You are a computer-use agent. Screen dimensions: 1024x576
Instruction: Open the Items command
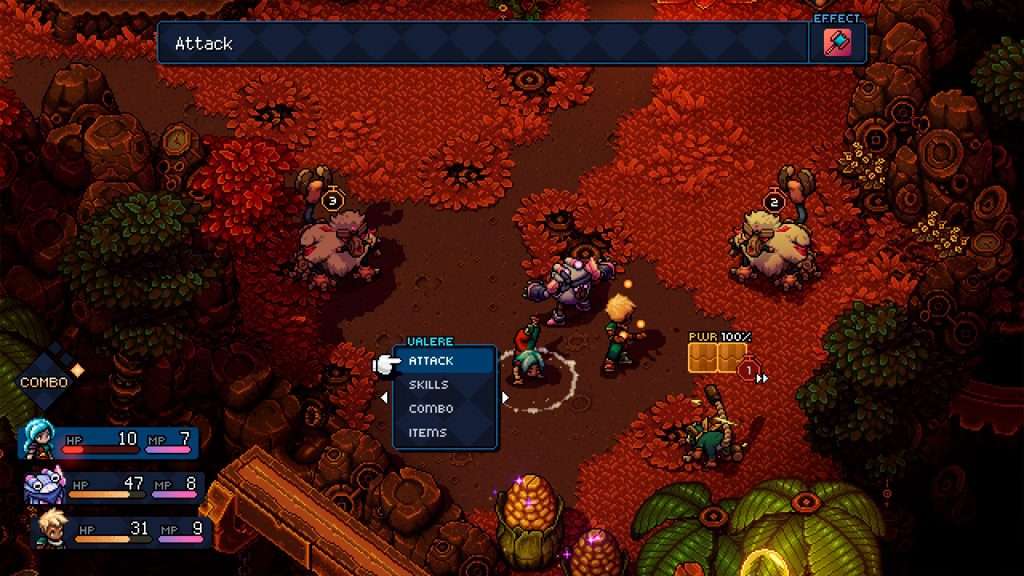tap(428, 433)
